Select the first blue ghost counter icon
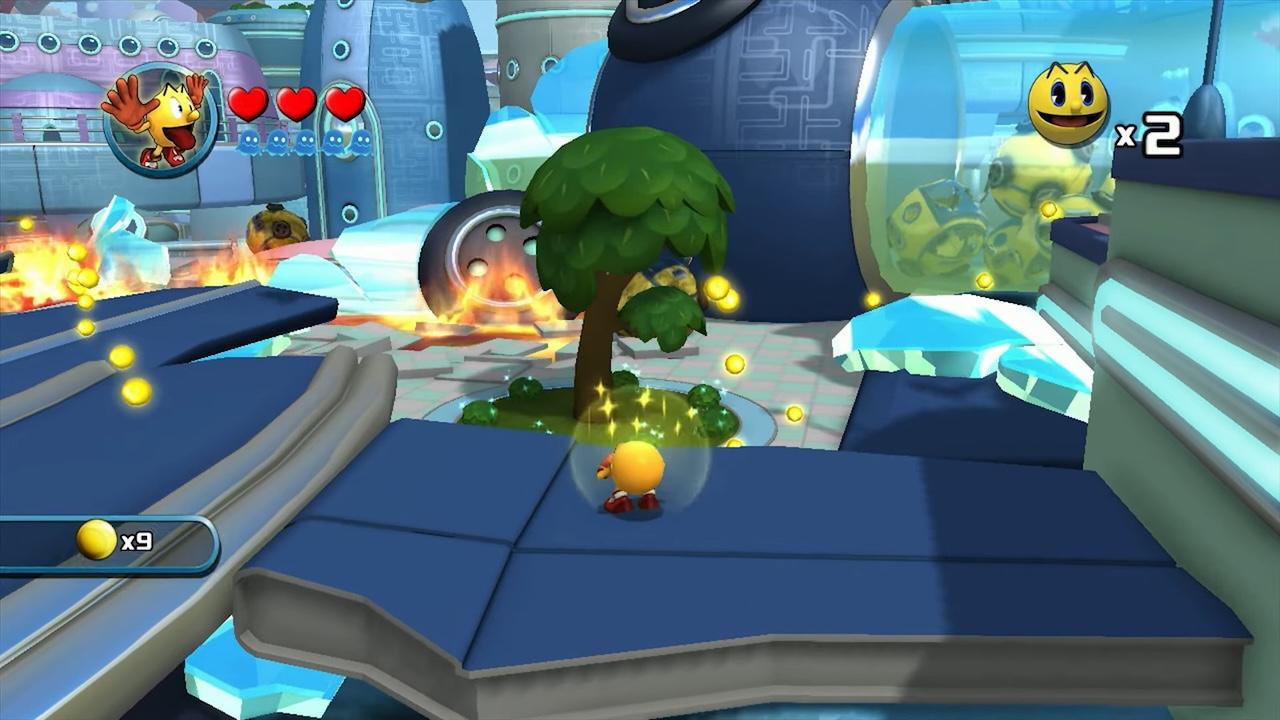1280x720 pixels. (x=248, y=140)
